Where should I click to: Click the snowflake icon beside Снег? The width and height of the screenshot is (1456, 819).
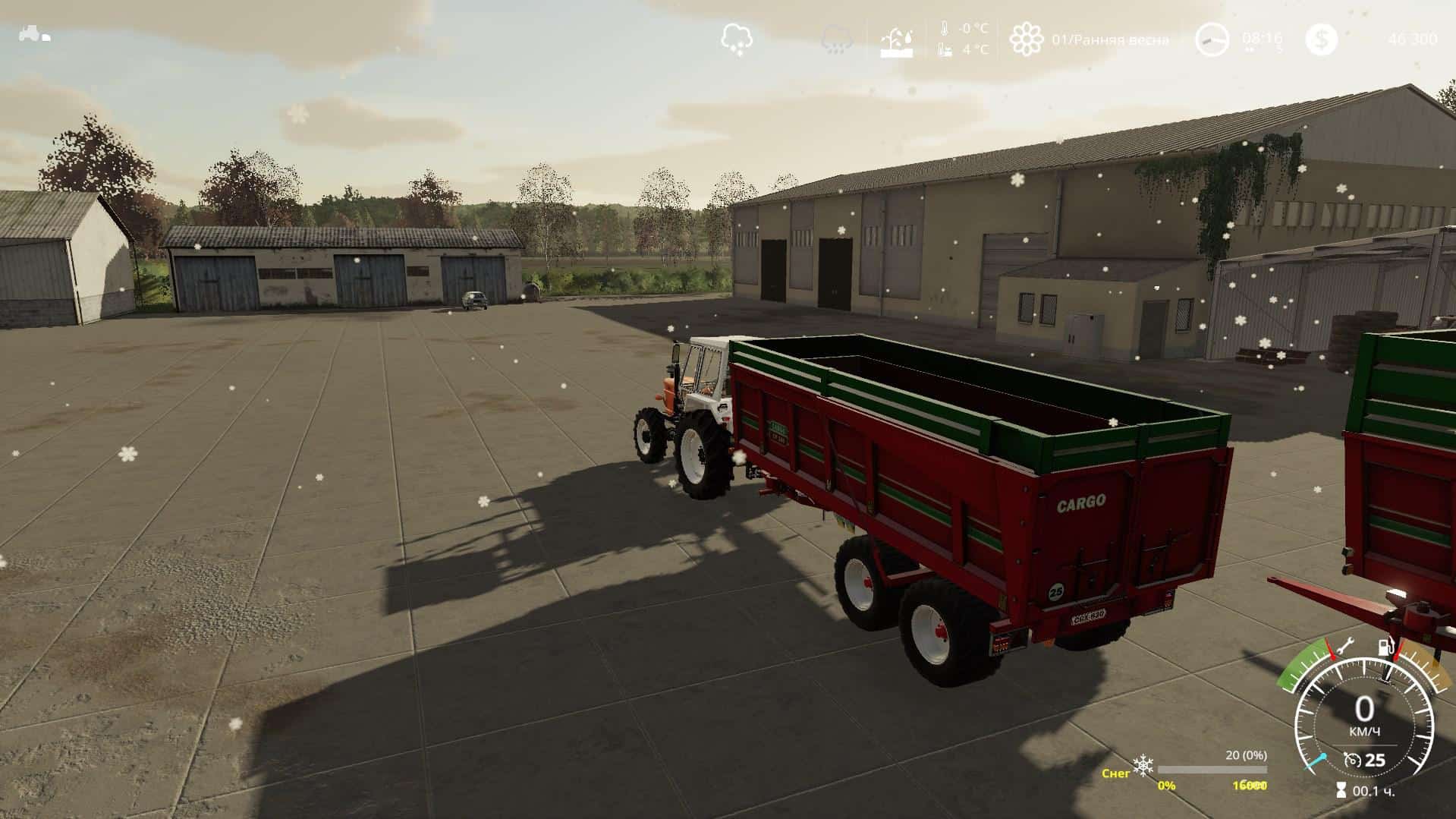coord(1142,766)
